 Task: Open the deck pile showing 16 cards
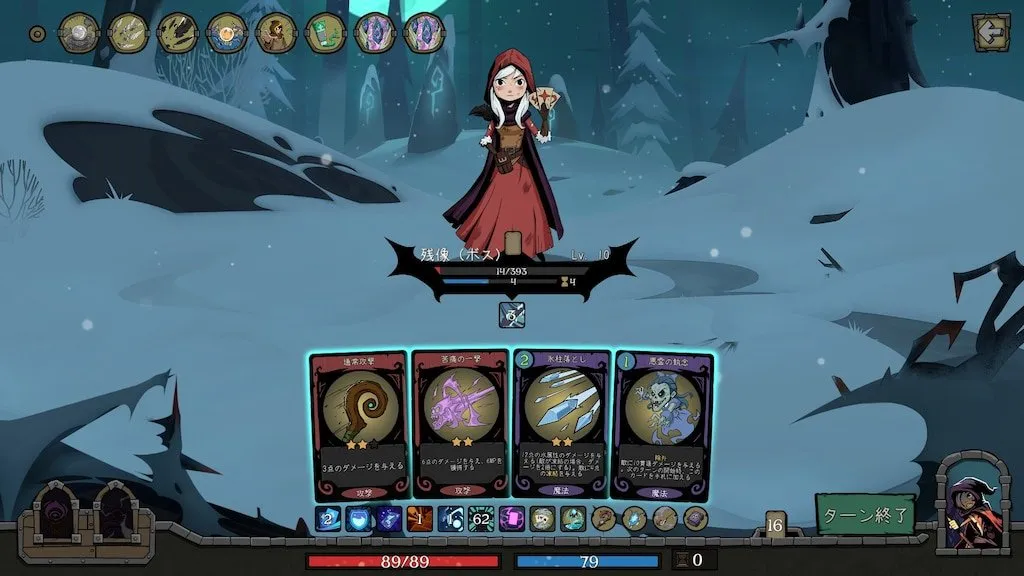tap(775, 523)
